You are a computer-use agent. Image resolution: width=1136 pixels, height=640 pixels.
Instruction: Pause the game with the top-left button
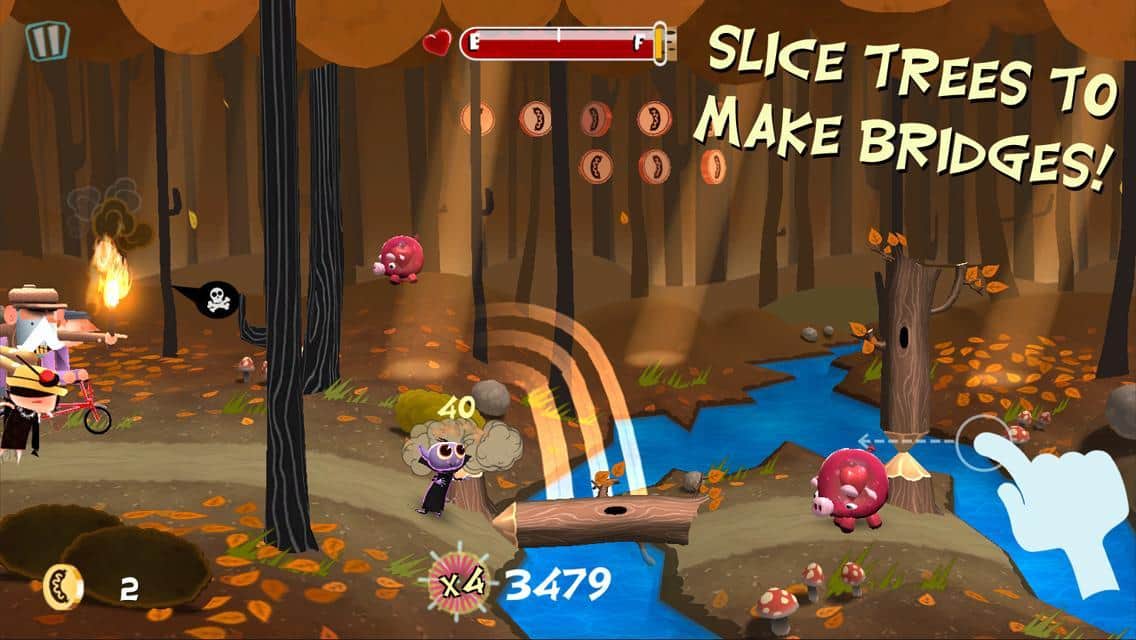(x=46, y=41)
